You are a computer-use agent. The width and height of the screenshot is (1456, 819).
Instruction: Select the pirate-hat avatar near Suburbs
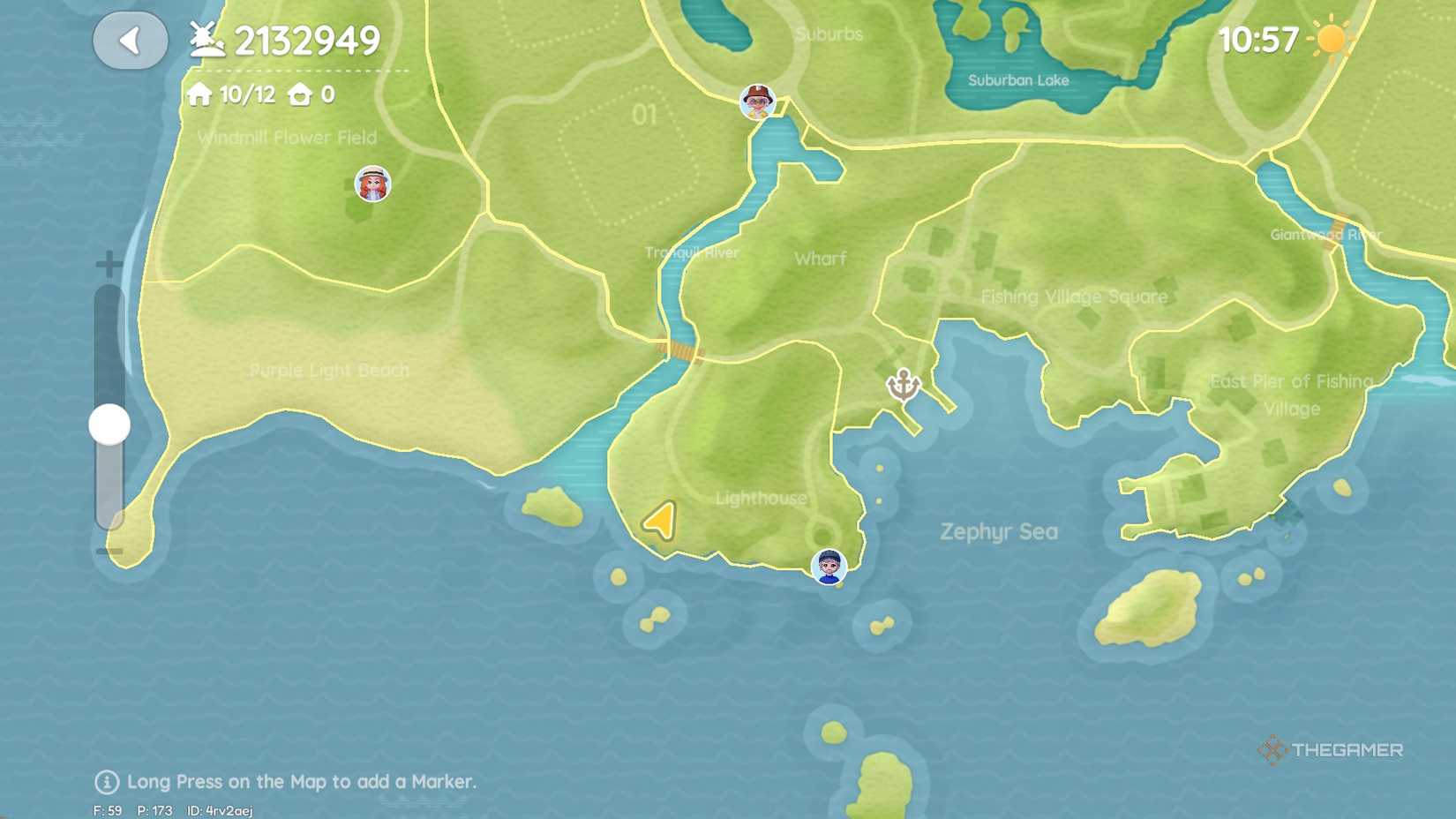click(x=755, y=103)
